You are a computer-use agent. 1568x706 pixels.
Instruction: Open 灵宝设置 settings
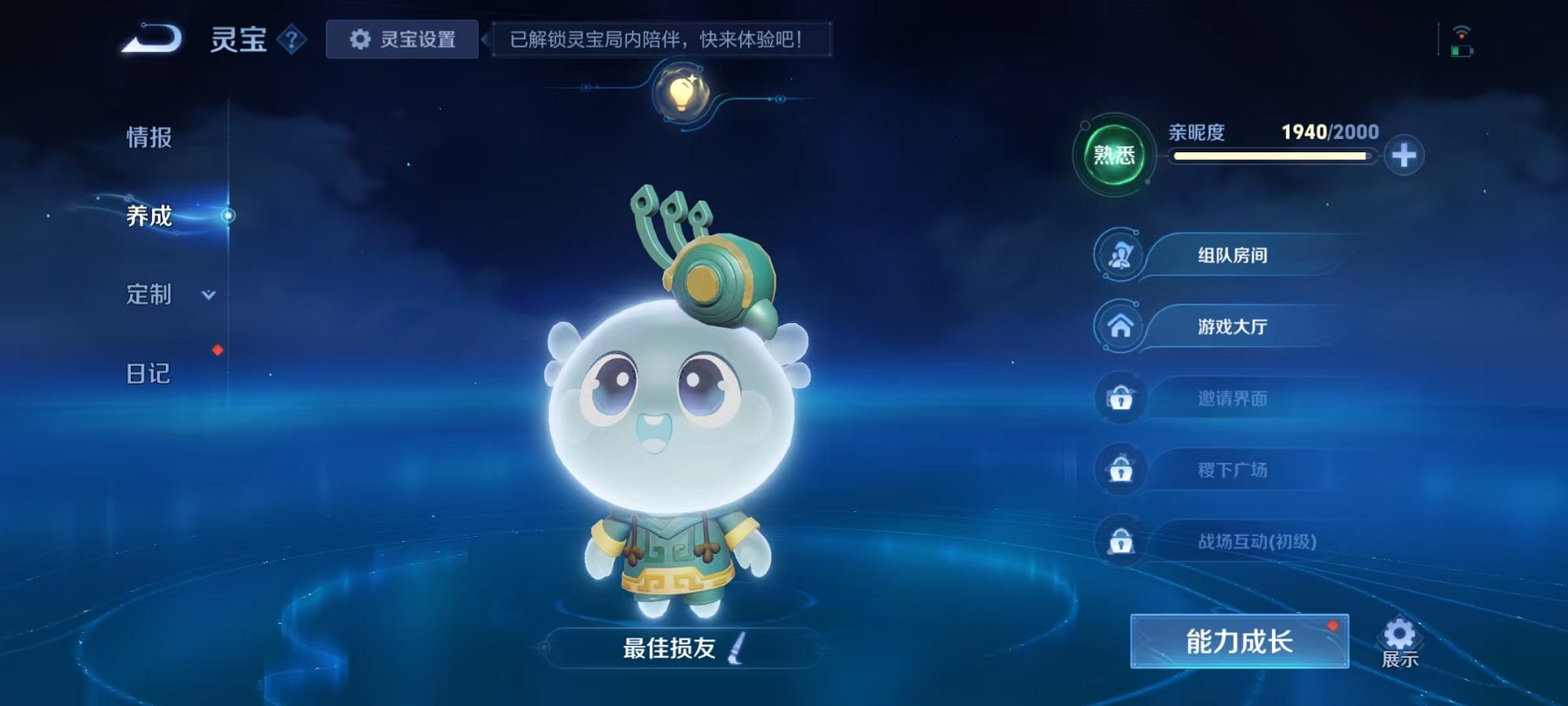[x=402, y=38]
